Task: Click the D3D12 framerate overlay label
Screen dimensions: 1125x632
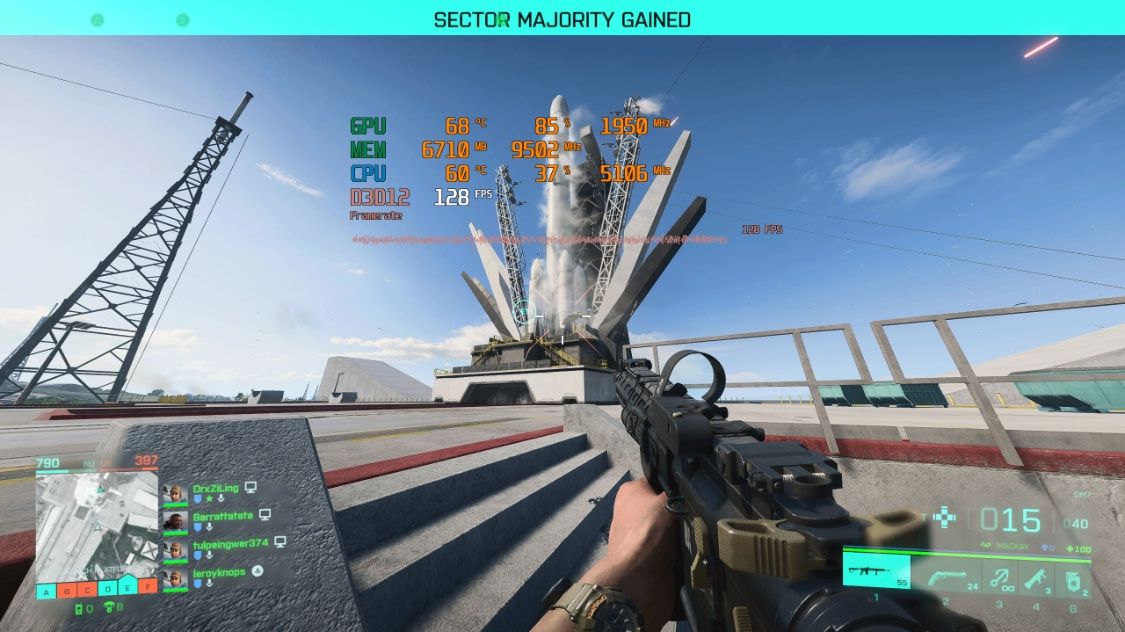Action: pyautogui.click(x=379, y=197)
